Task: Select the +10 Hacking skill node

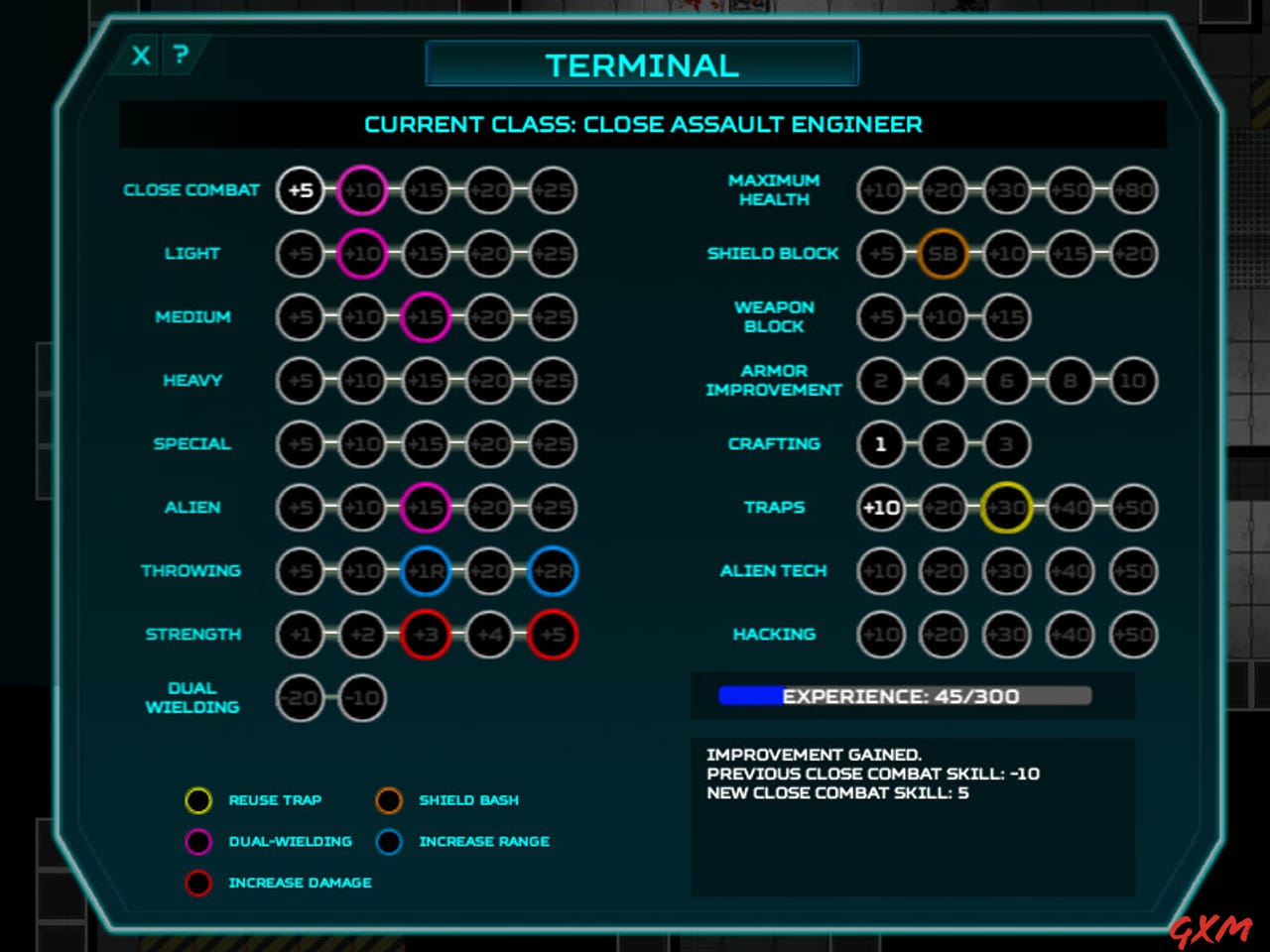Action: [881, 635]
